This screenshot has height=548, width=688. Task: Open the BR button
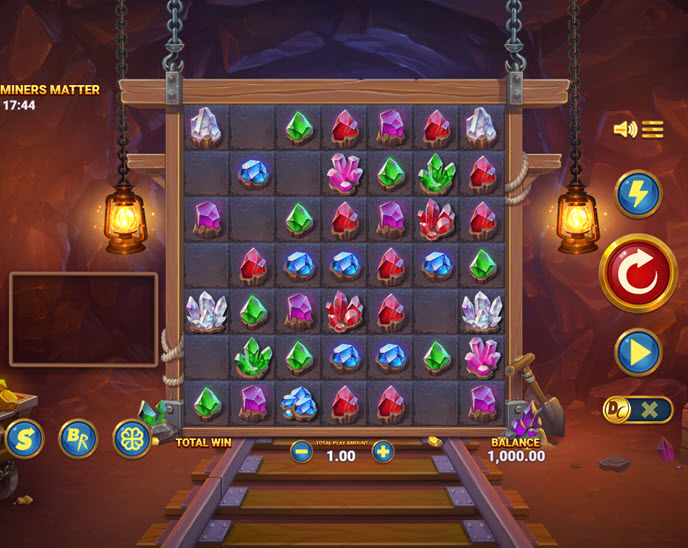pyautogui.click(x=78, y=439)
